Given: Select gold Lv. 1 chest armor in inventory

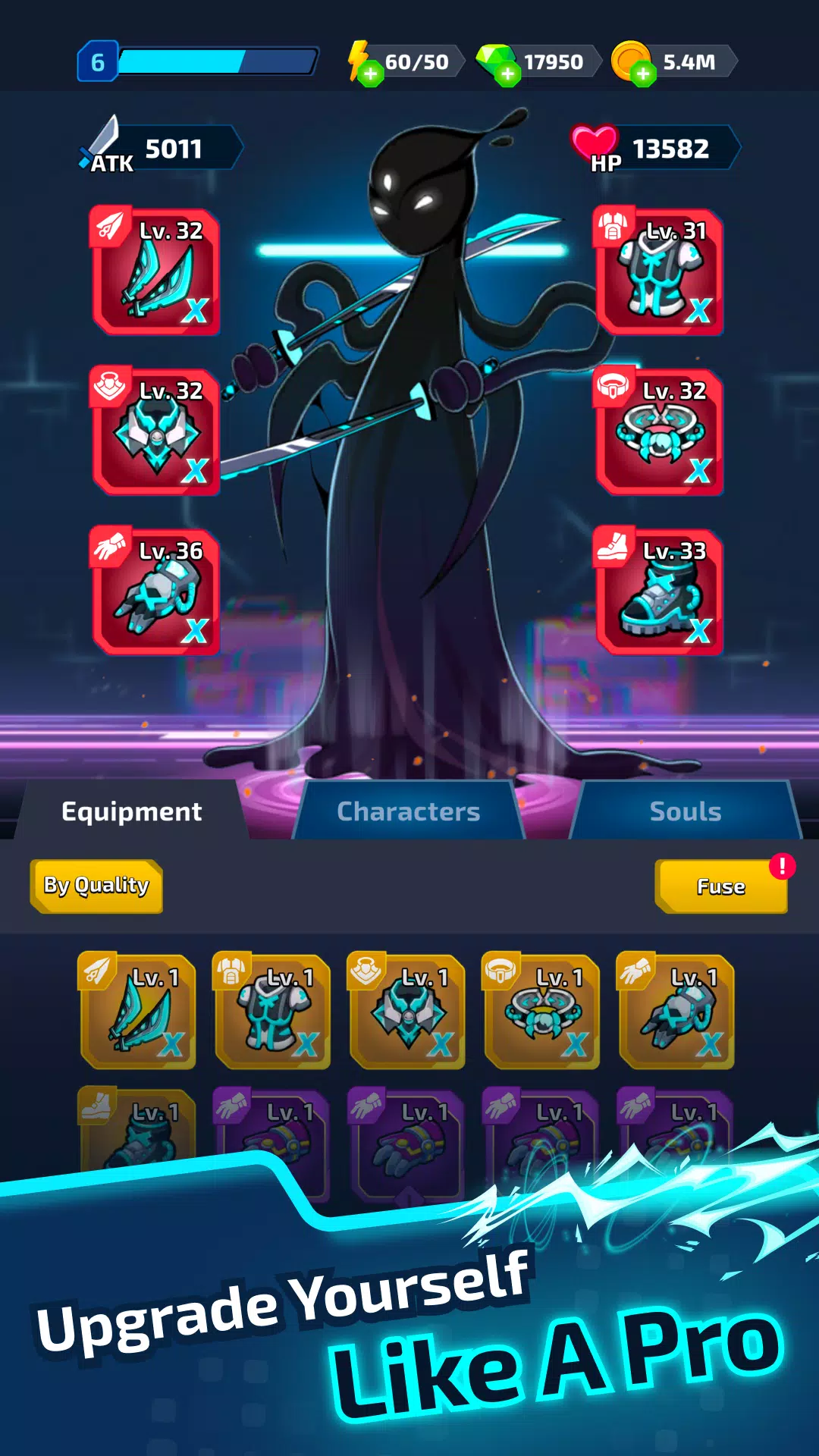Looking at the screenshot, I should tap(272, 1012).
